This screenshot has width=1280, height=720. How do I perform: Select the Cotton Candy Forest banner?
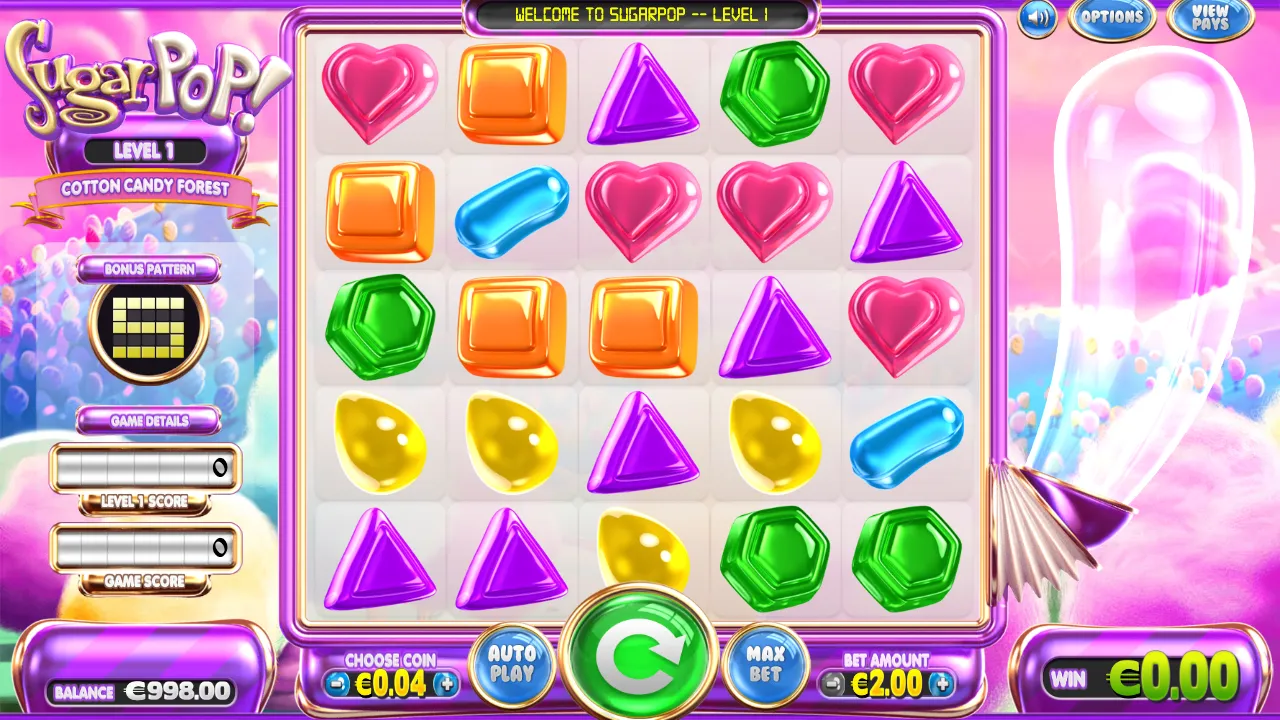(x=146, y=189)
